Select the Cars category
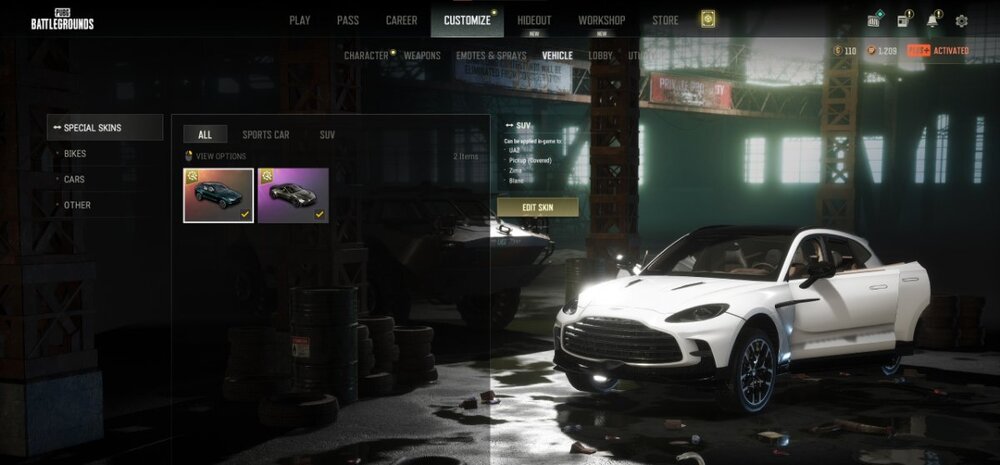 74,179
